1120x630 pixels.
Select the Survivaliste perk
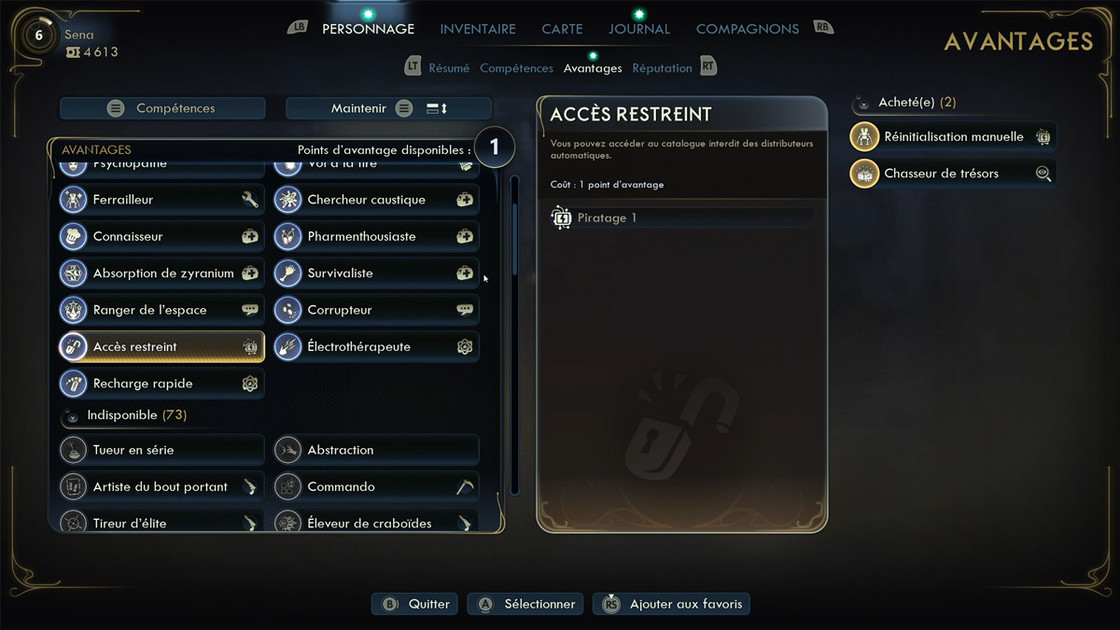376,273
